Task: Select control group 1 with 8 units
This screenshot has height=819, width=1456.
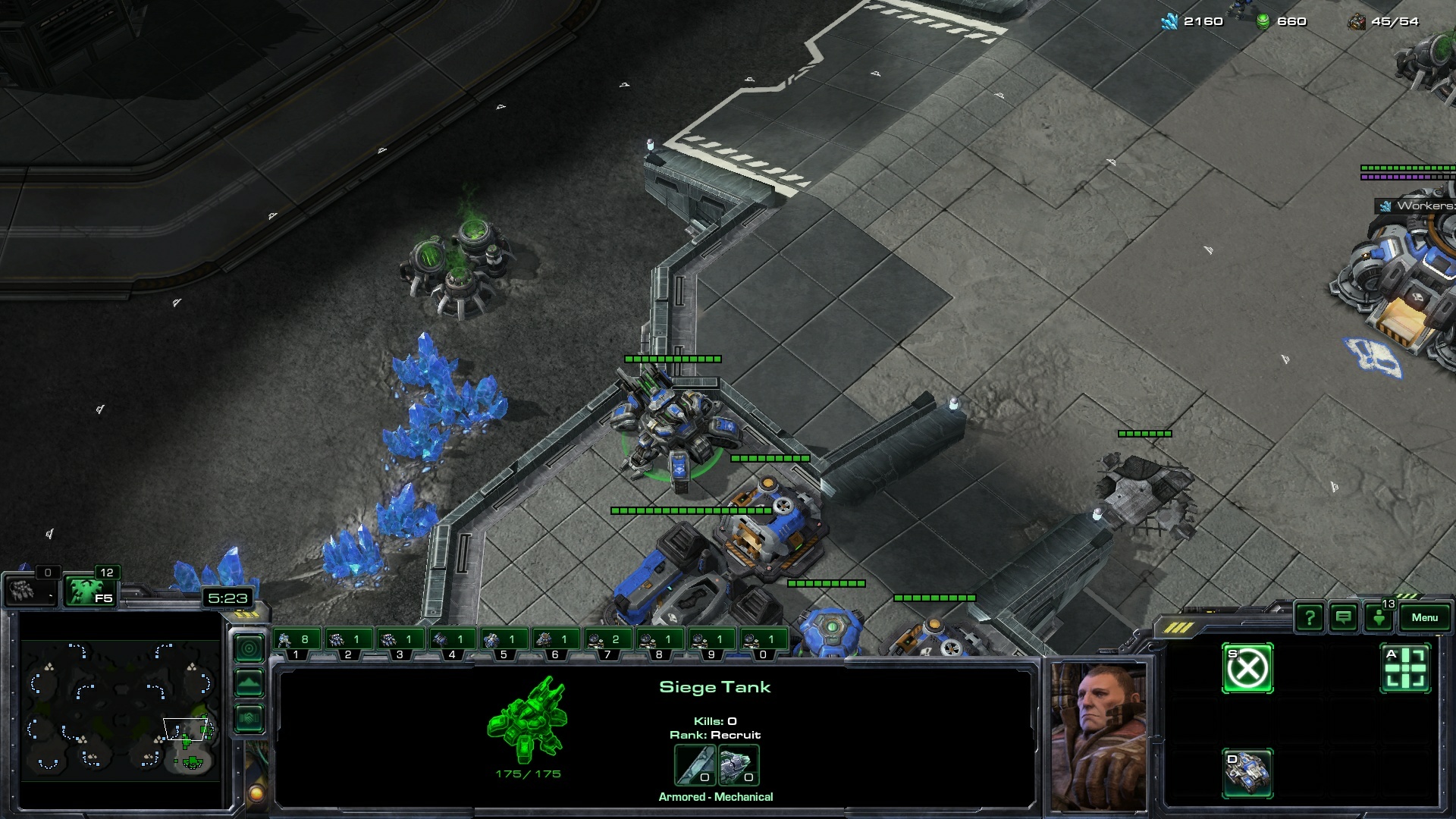Action: click(x=297, y=642)
